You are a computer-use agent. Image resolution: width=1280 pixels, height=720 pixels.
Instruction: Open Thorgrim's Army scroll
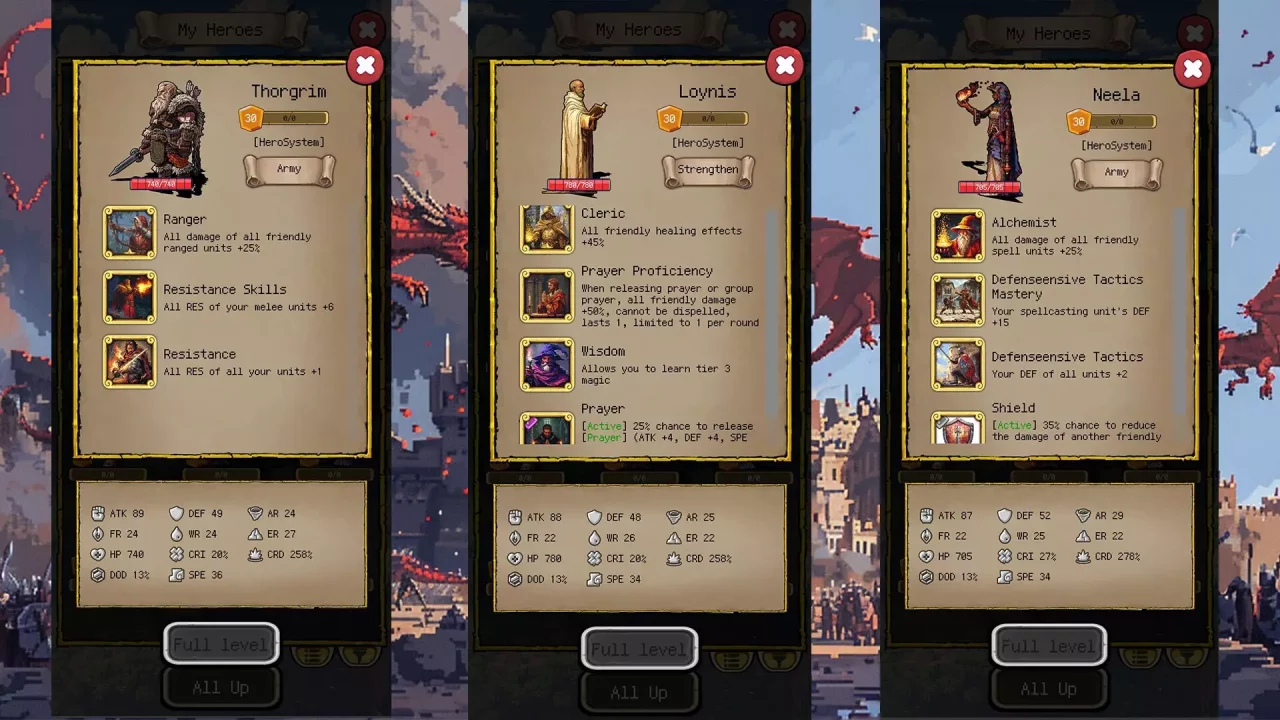point(289,170)
